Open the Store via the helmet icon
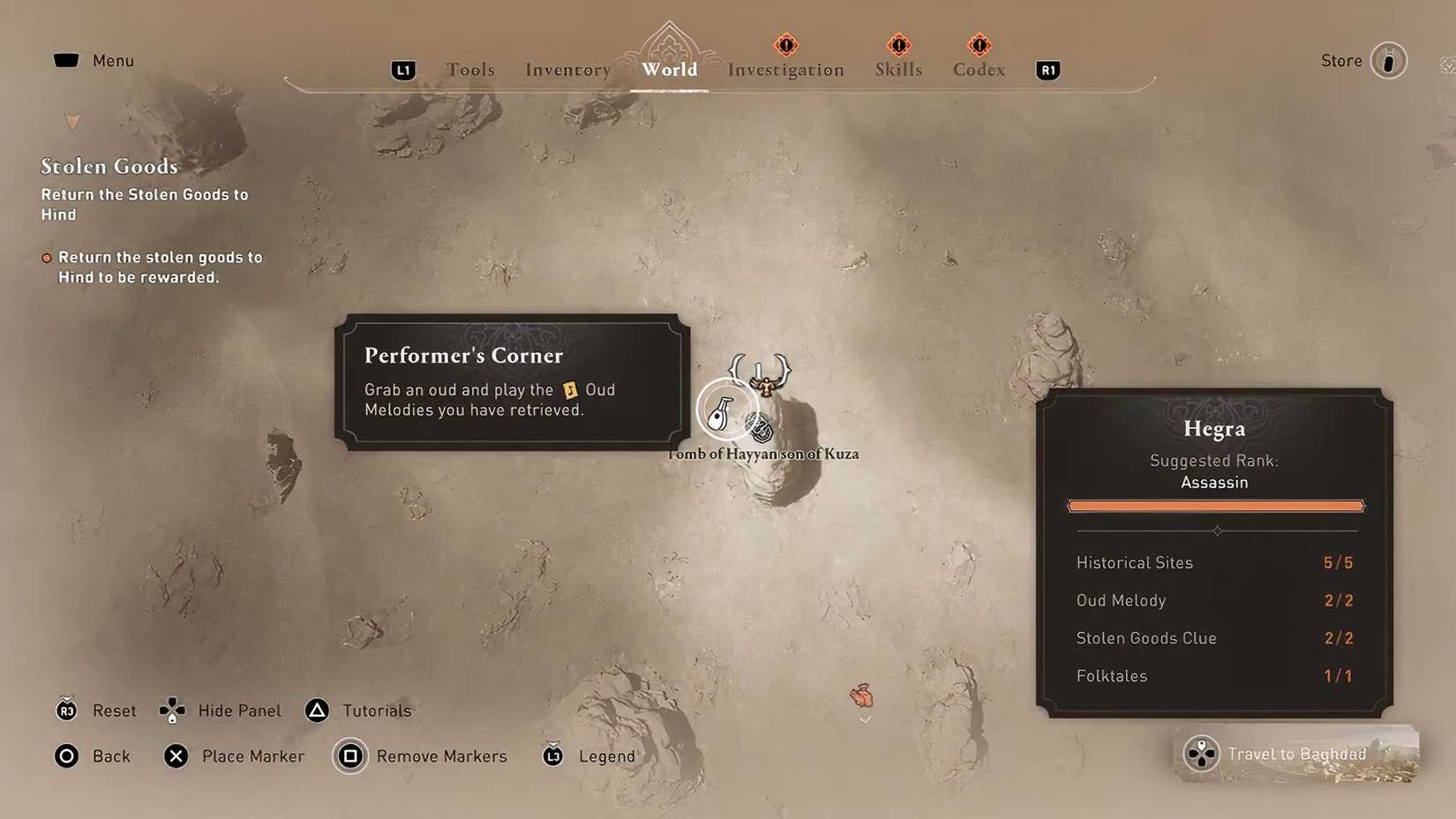This screenshot has width=1456, height=819. 1389,60
